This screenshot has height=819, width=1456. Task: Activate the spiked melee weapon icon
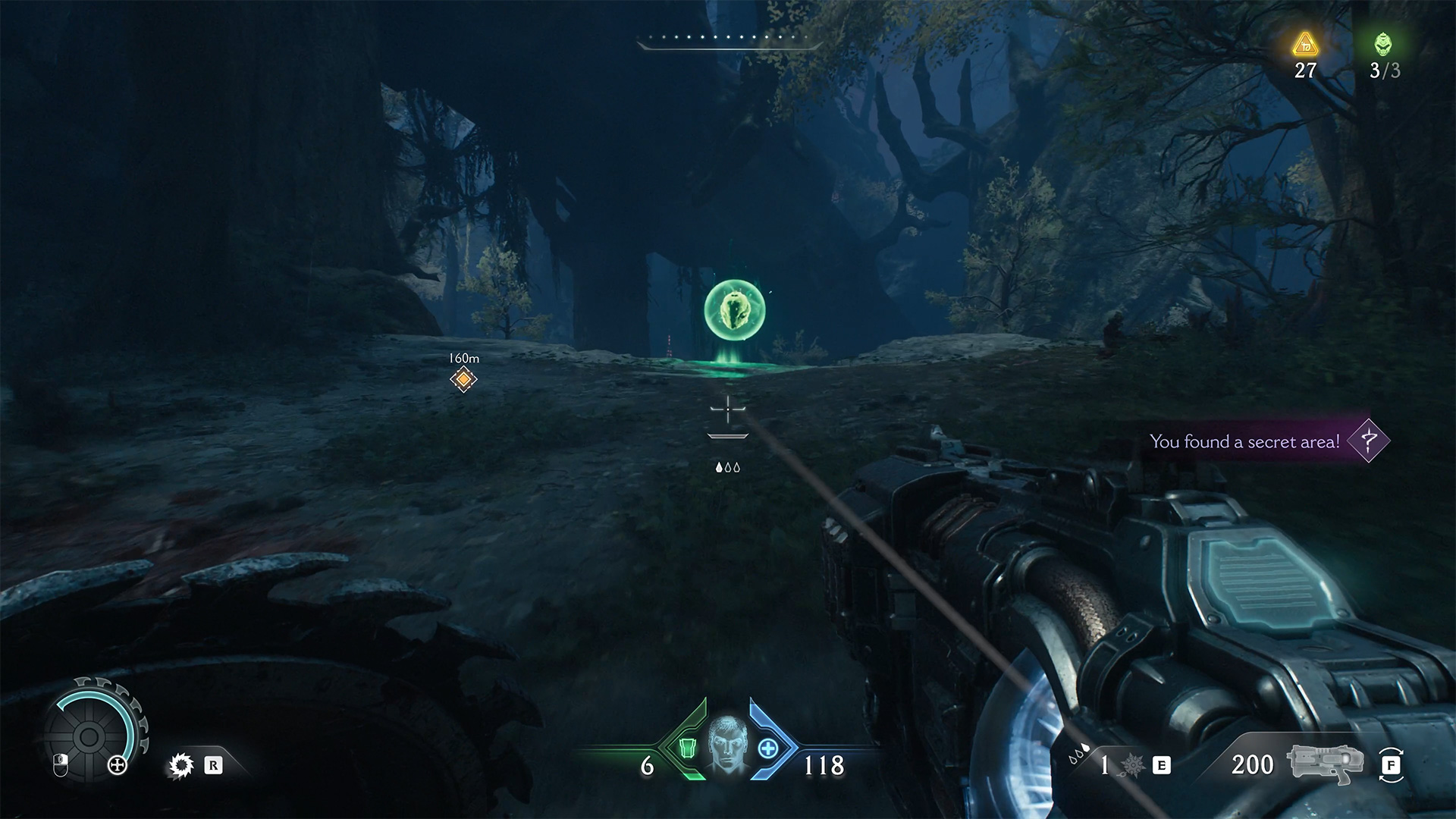coord(1133,766)
